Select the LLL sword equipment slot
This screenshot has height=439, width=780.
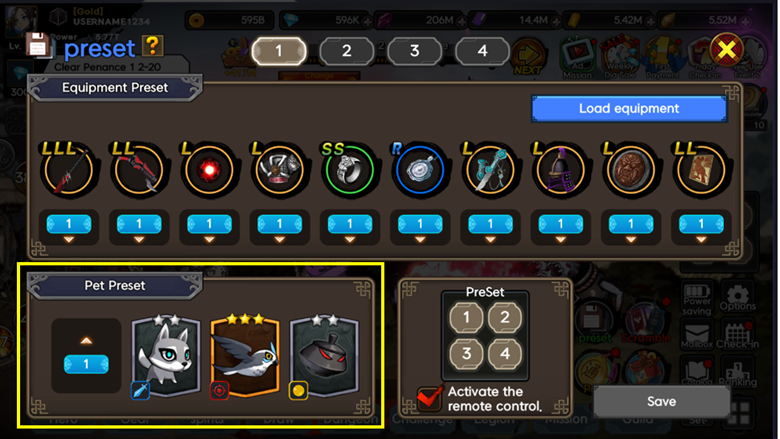67,173
